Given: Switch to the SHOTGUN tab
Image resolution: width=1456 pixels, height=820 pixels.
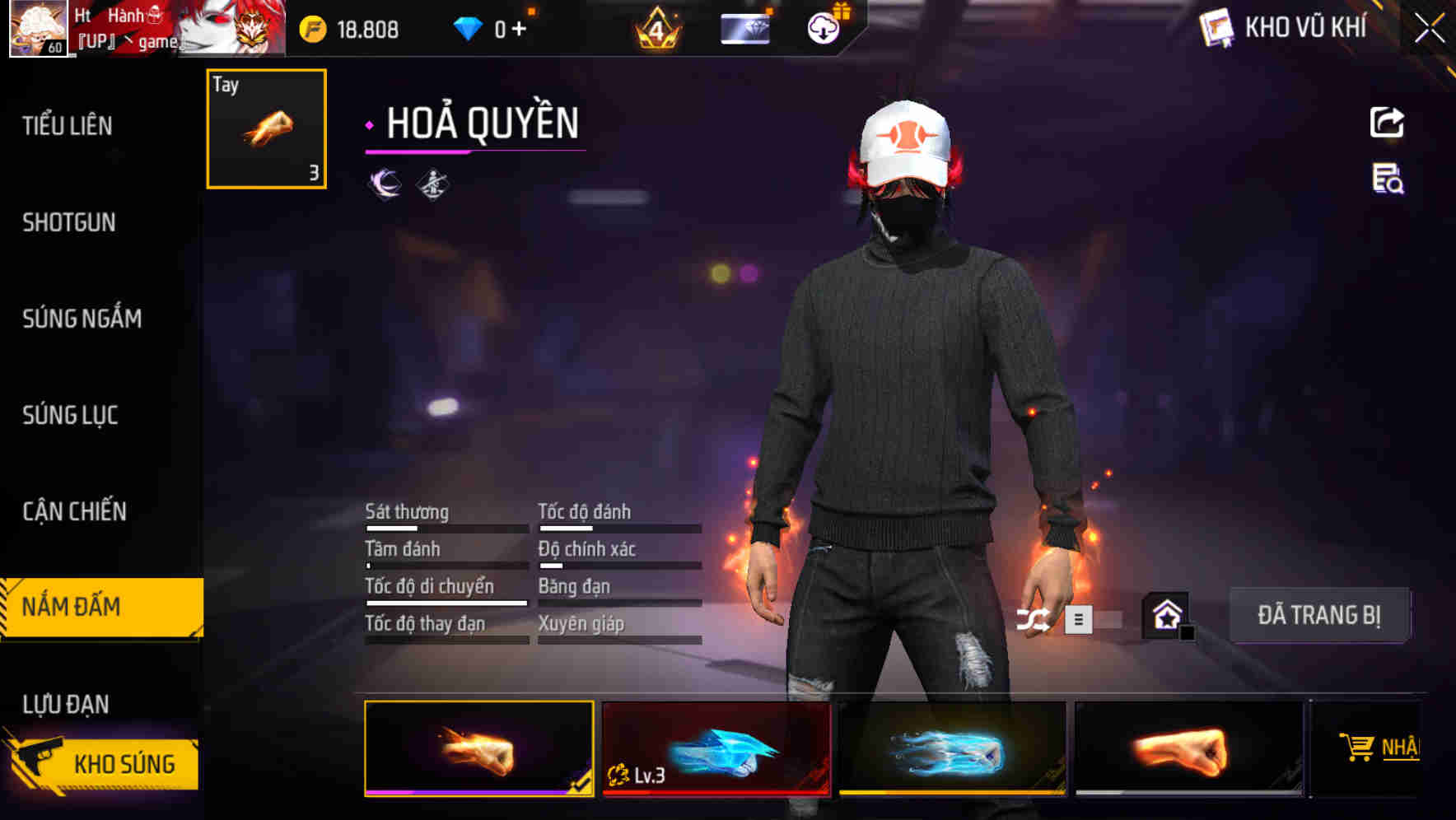Looking at the screenshot, I should [x=68, y=222].
